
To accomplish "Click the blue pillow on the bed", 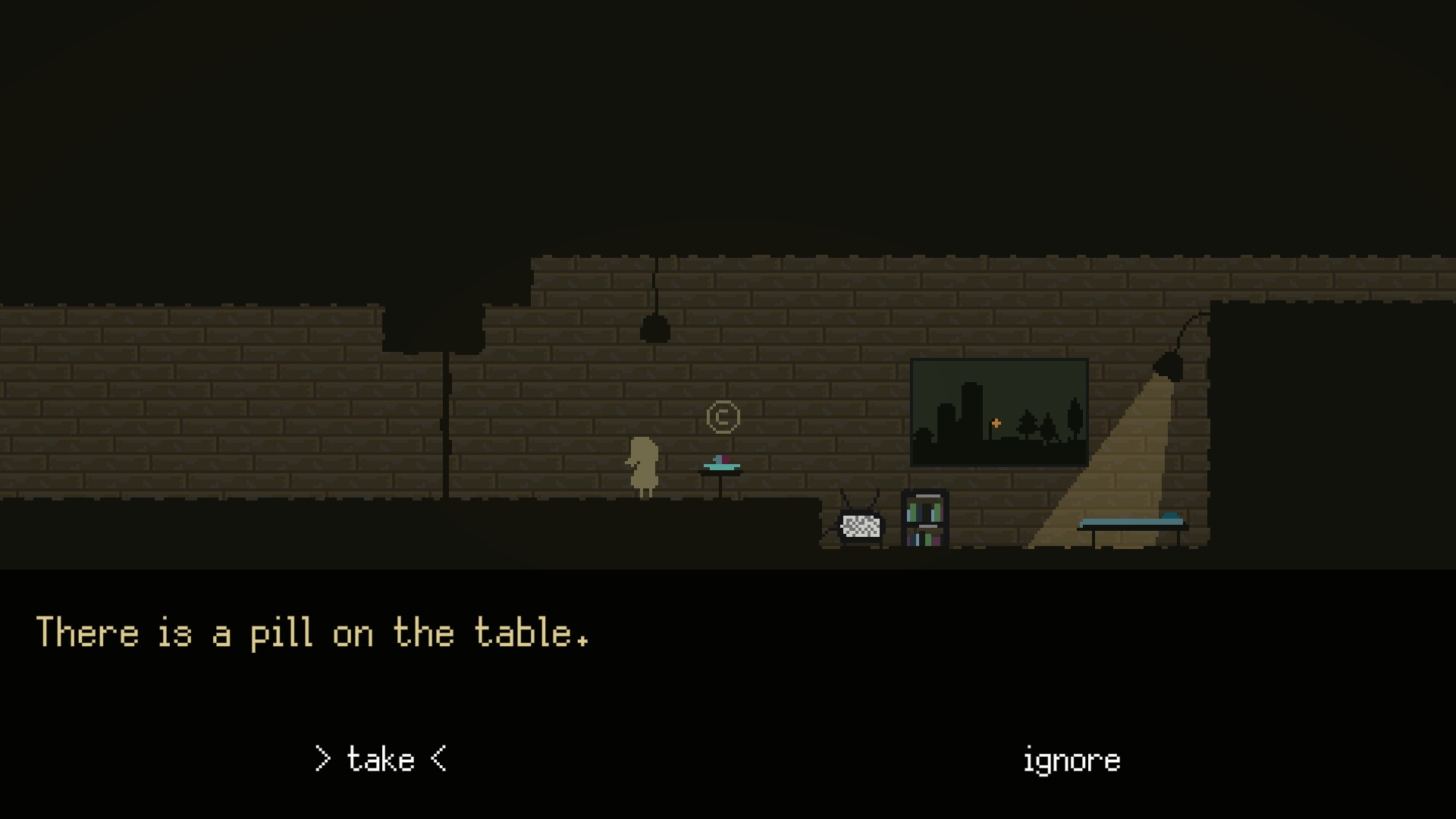I will pos(1170,516).
